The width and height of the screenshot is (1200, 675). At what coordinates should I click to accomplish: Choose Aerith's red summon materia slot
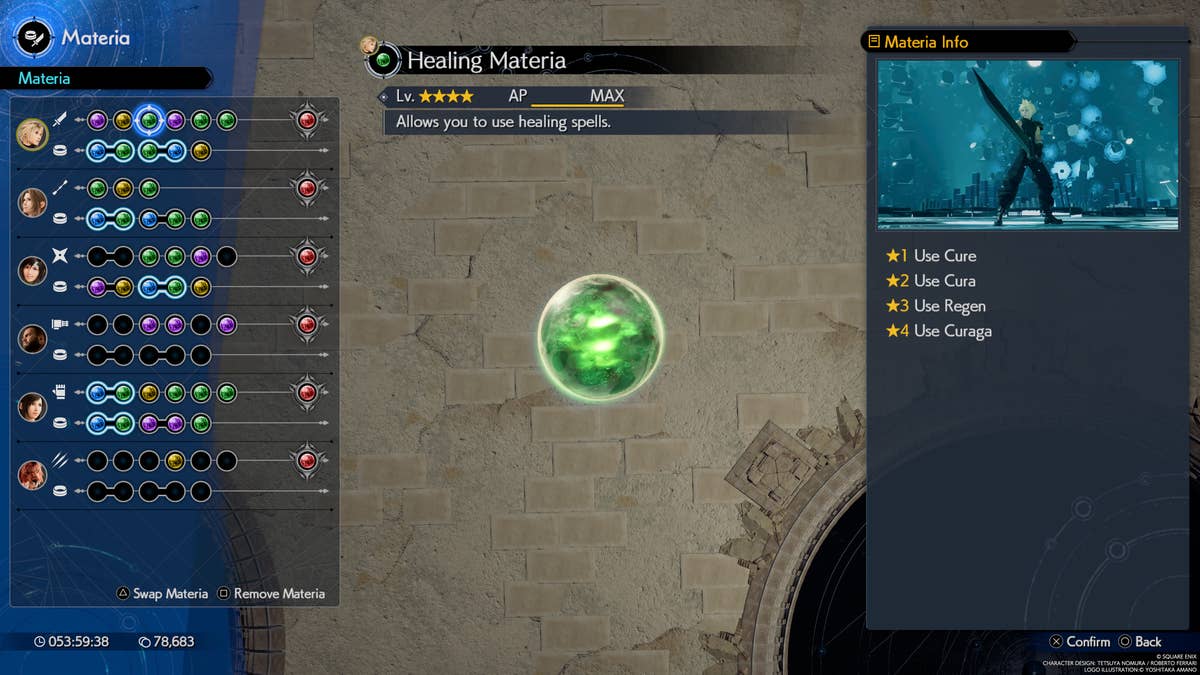click(x=307, y=188)
